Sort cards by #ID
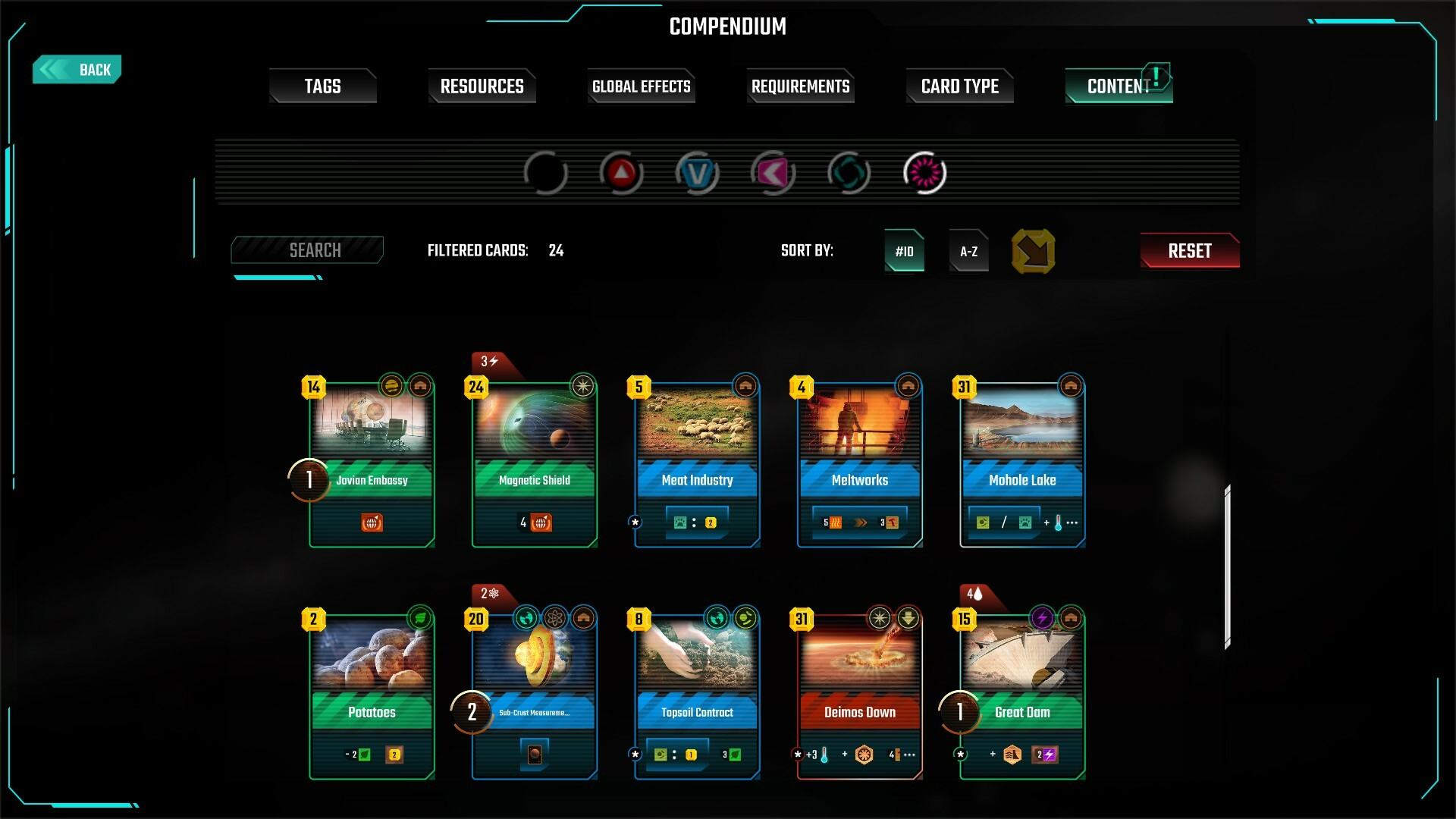The image size is (1456, 819). click(904, 251)
